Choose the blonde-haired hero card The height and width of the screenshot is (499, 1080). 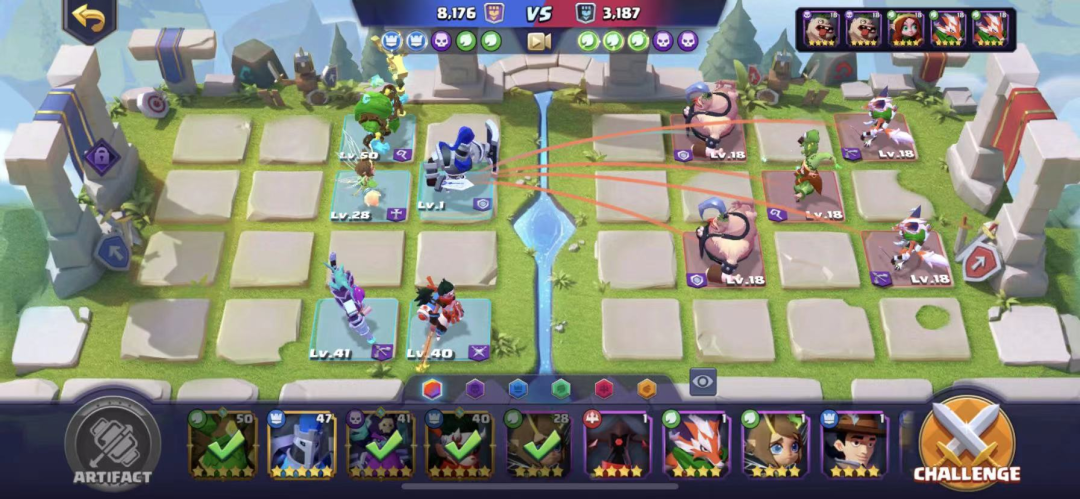coord(776,444)
